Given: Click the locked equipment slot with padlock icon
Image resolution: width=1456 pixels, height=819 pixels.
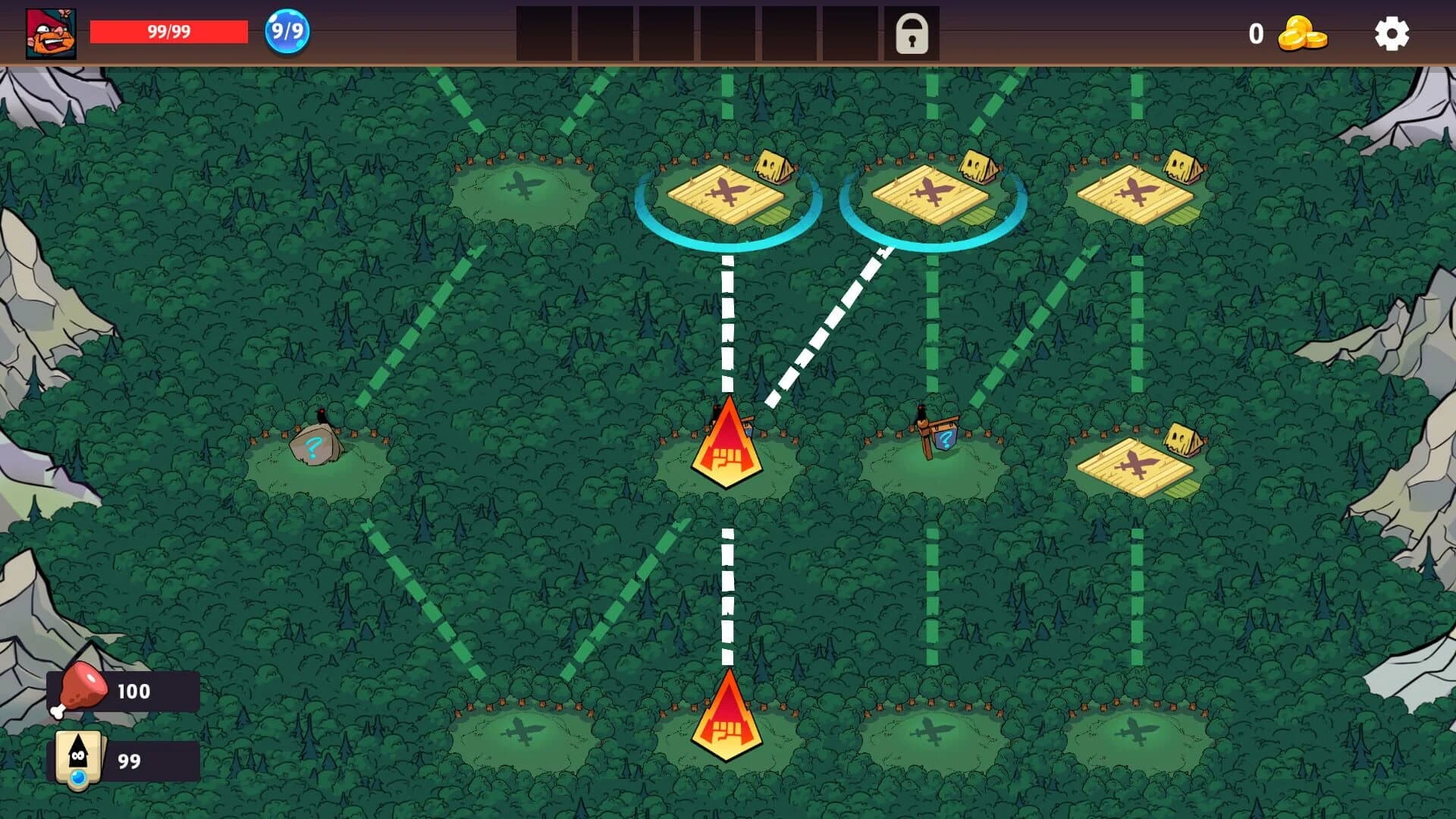Looking at the screenshot, I should pyautogui.click(x=912, y=33).
